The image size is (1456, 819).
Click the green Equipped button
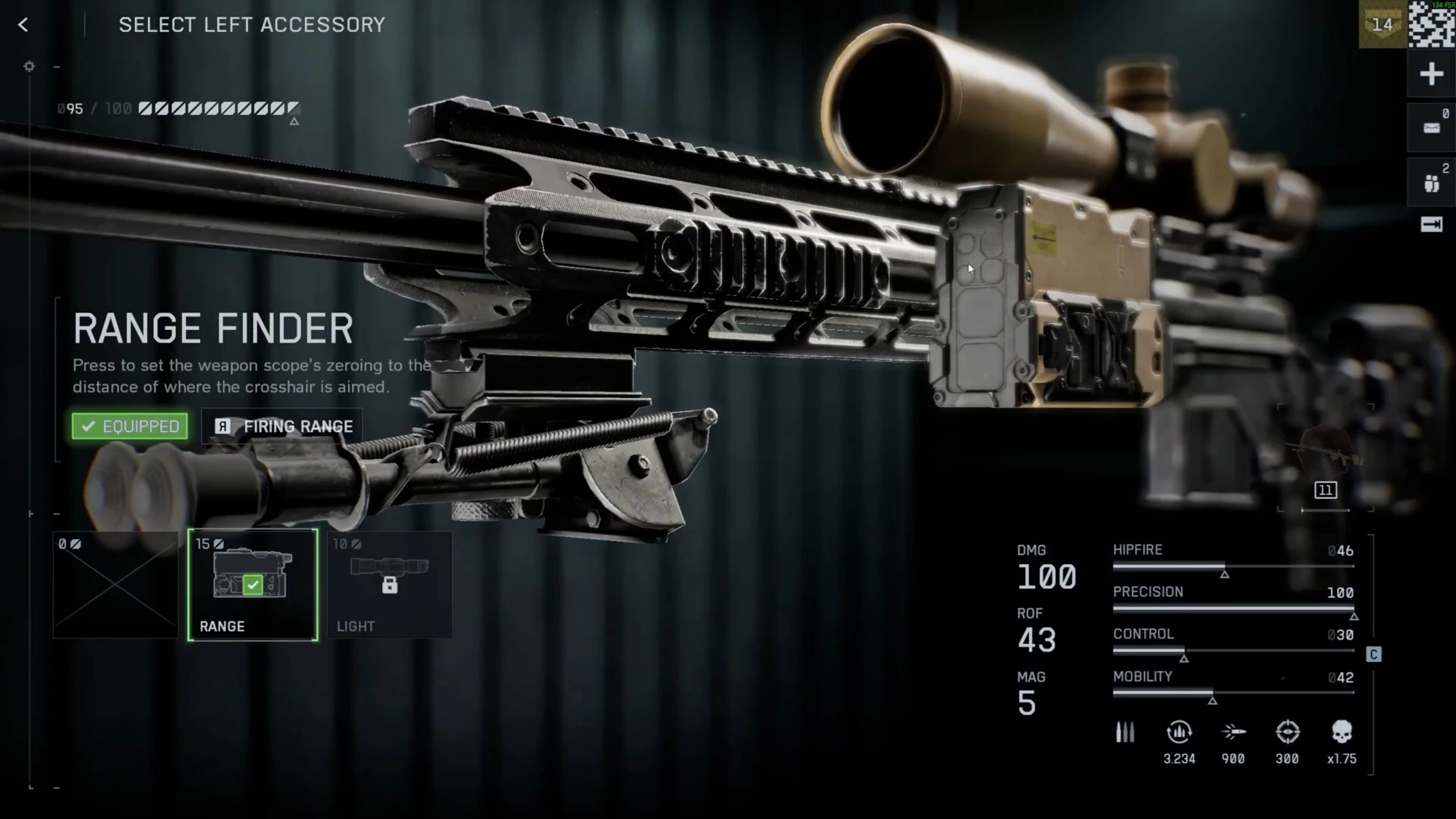click(x=130, y=426)
